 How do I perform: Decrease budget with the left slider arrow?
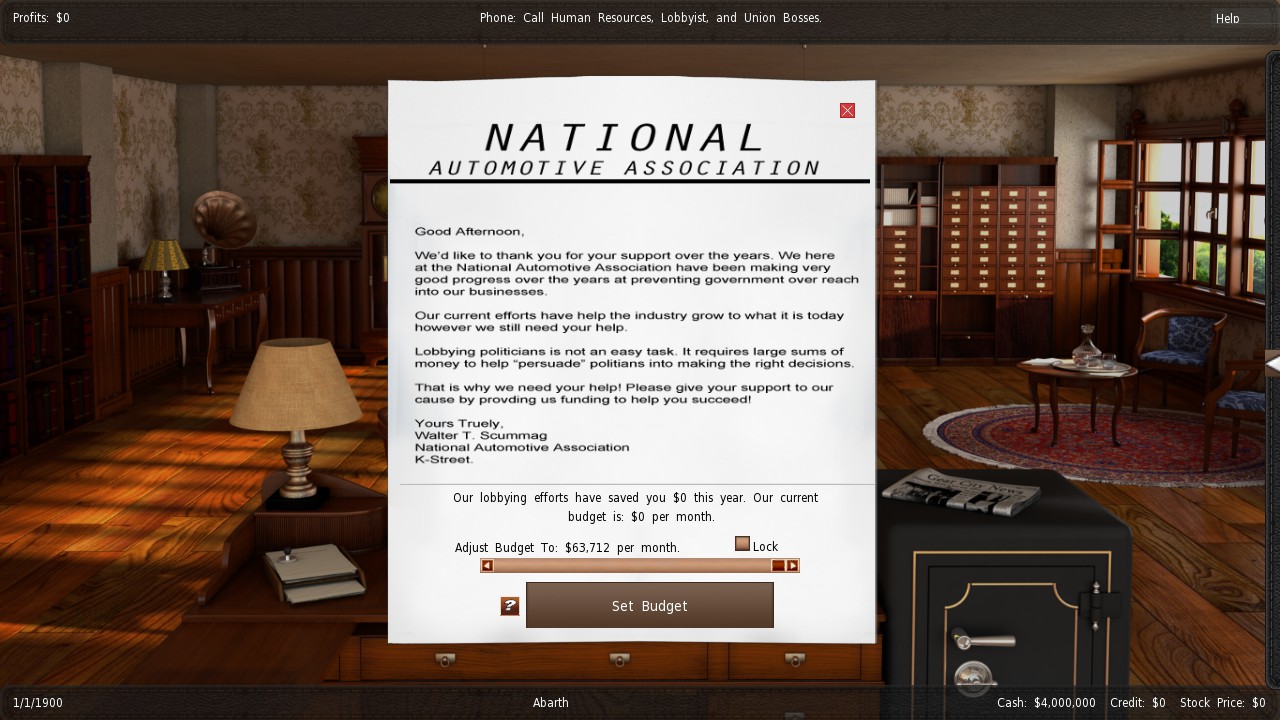tap(487, 566)
